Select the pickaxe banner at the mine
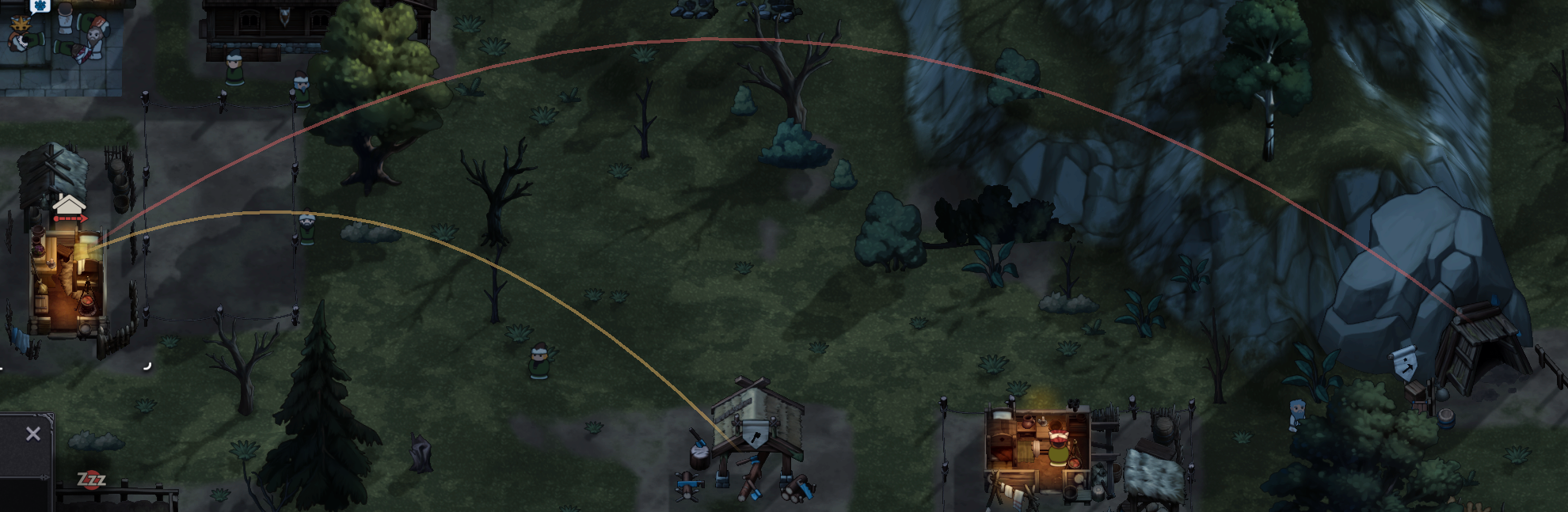Image resolution: width=1568 pixels, height=512 pixels. point(1403,365)
